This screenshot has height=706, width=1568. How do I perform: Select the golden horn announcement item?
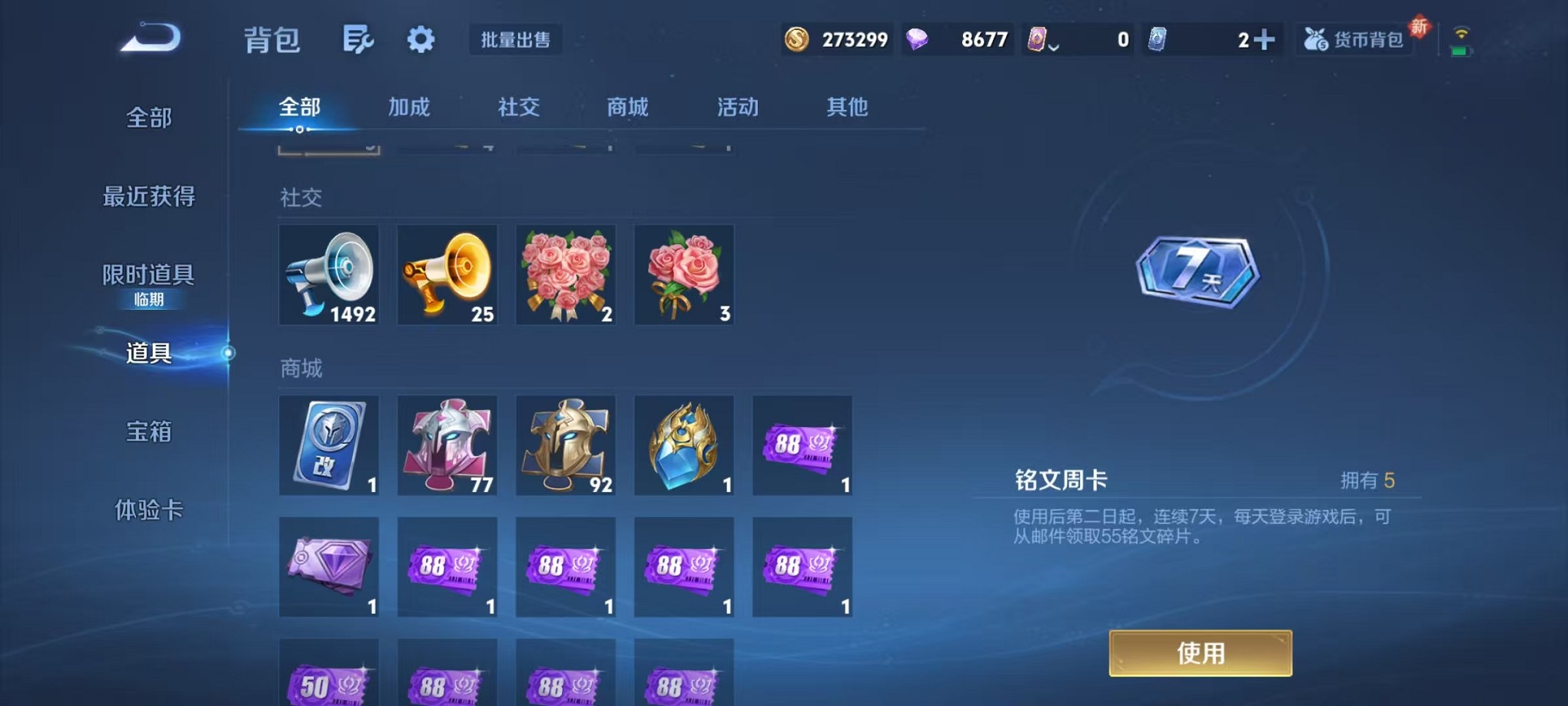tap(447, 275)
